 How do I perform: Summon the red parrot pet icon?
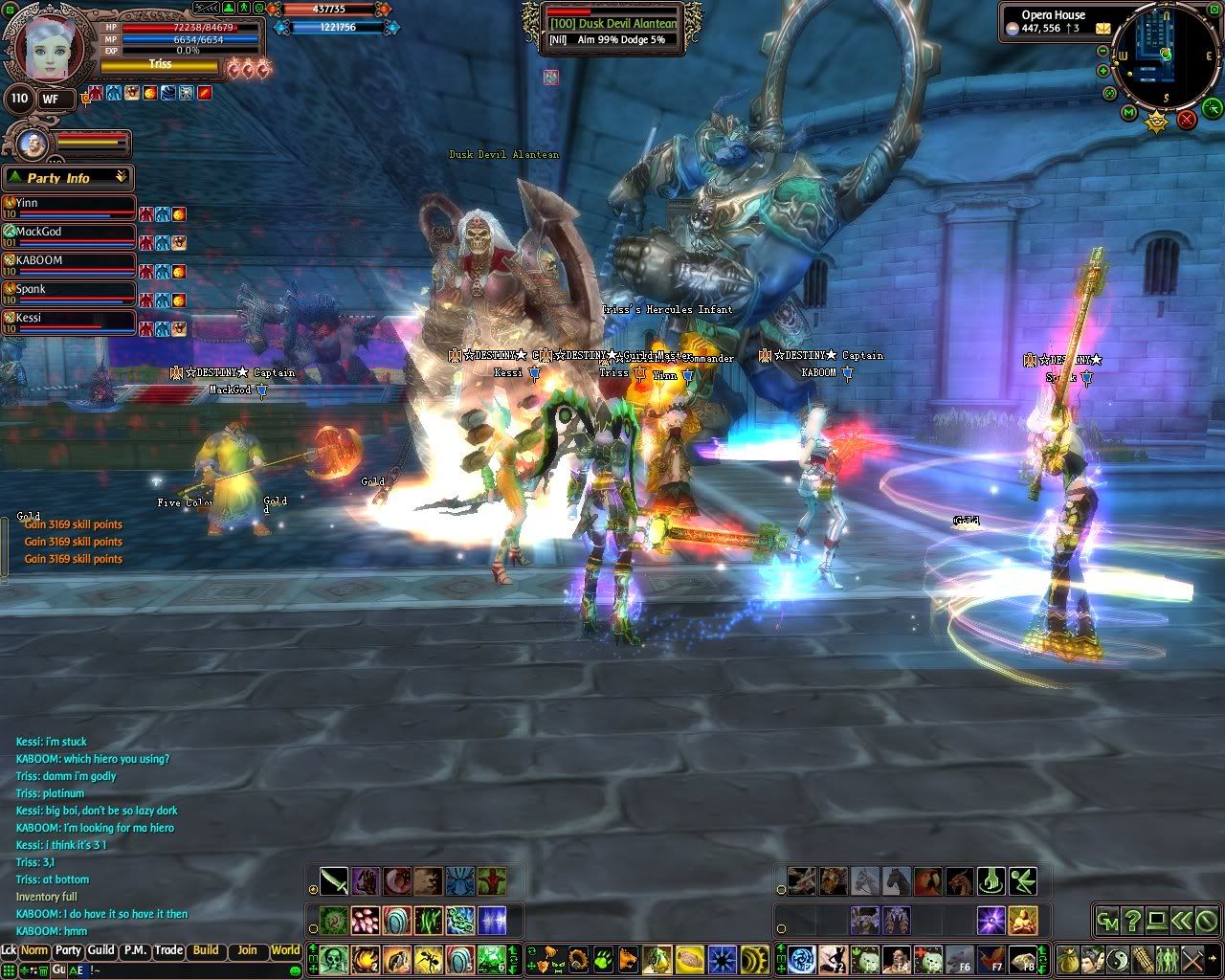tap(927, 880)
